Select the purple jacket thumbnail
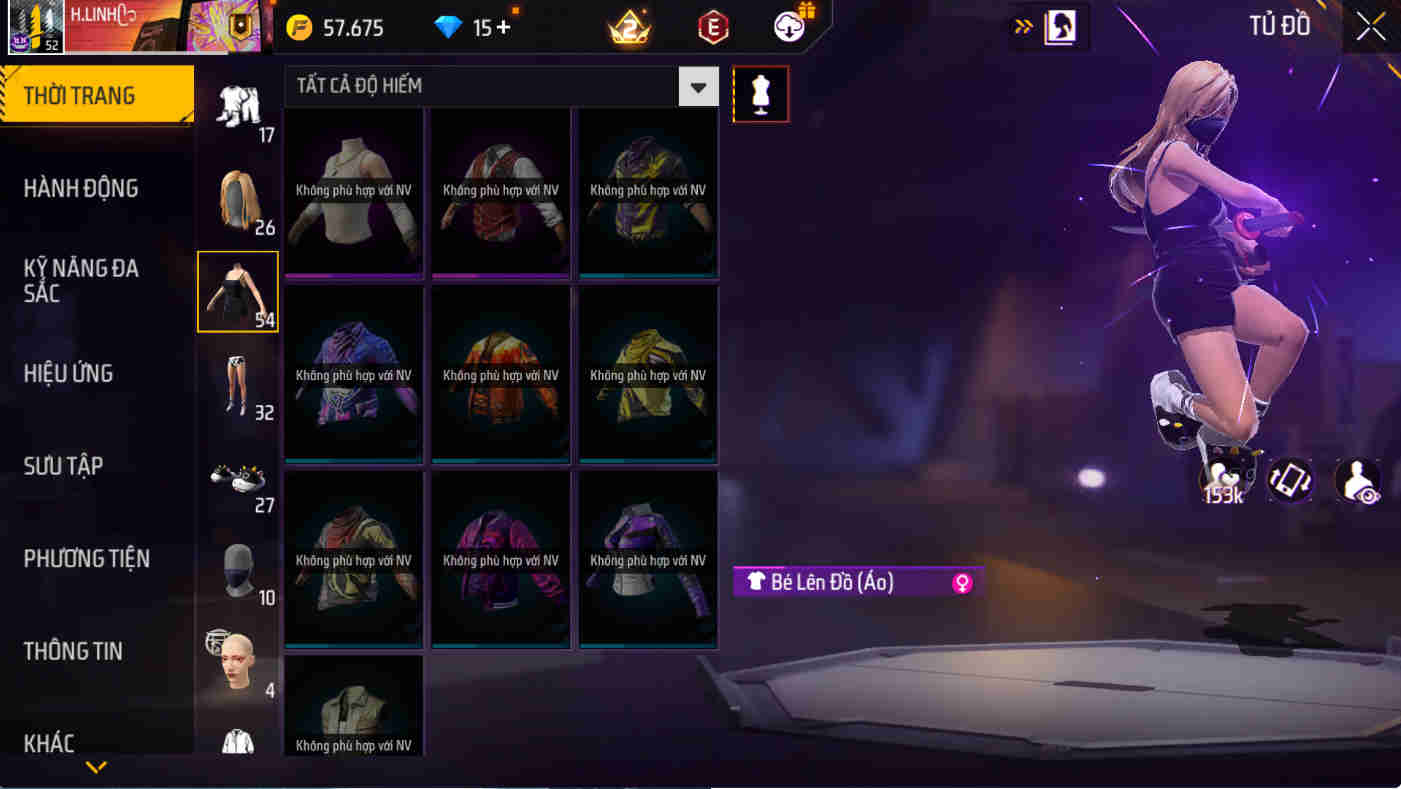 coord(647,560)
